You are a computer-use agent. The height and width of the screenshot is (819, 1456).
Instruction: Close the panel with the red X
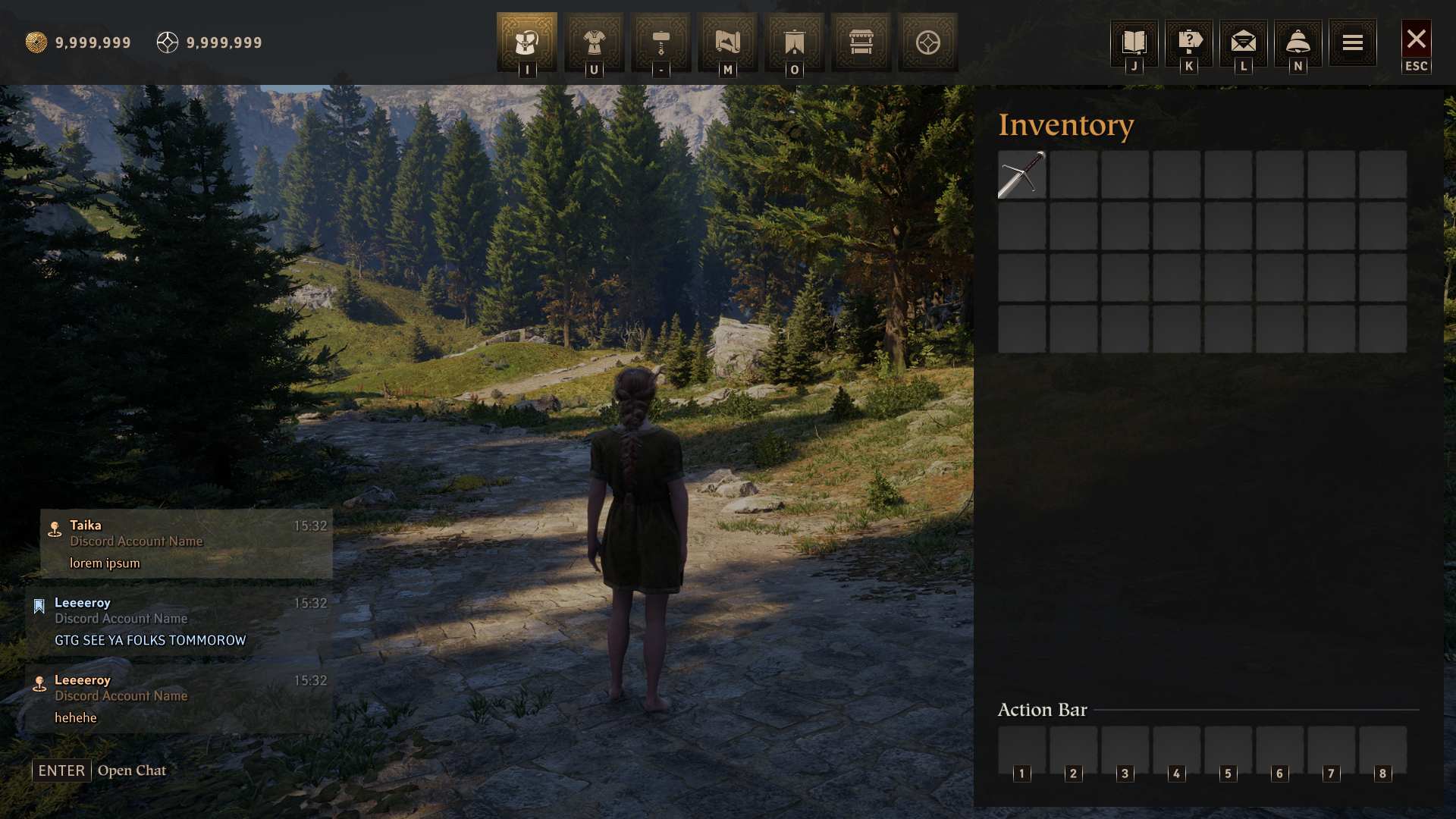pyautogui.click(x=1416, y=39)
